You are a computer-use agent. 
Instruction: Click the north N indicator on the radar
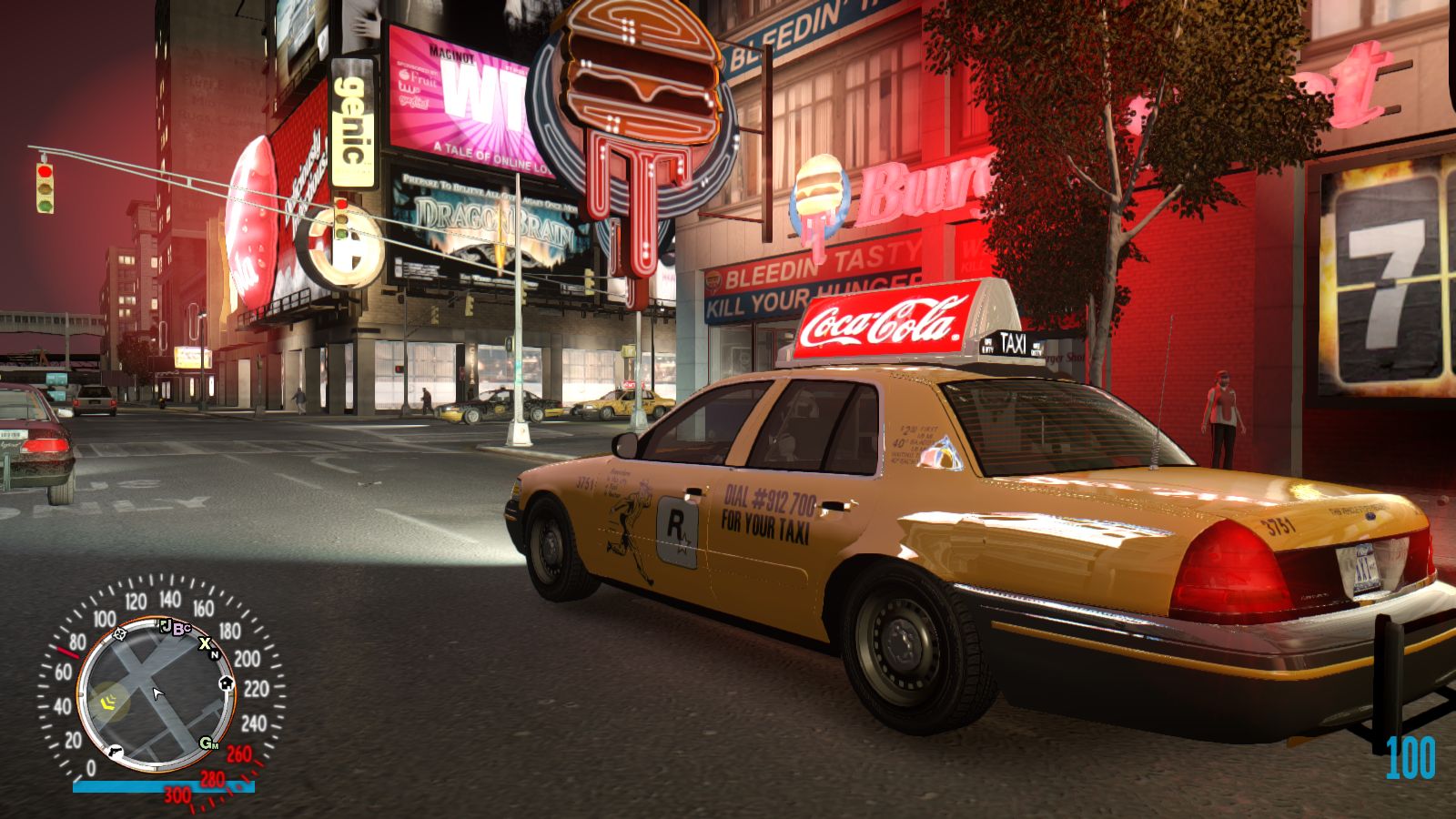(x=215, y=654)
